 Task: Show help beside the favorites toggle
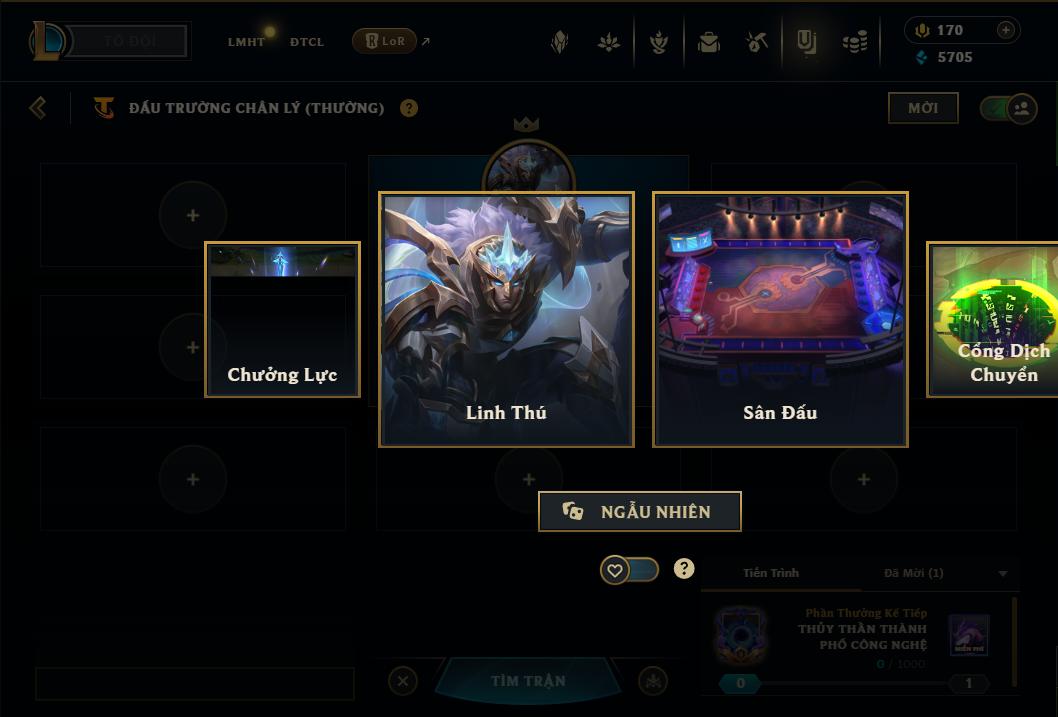coord(684,569)
